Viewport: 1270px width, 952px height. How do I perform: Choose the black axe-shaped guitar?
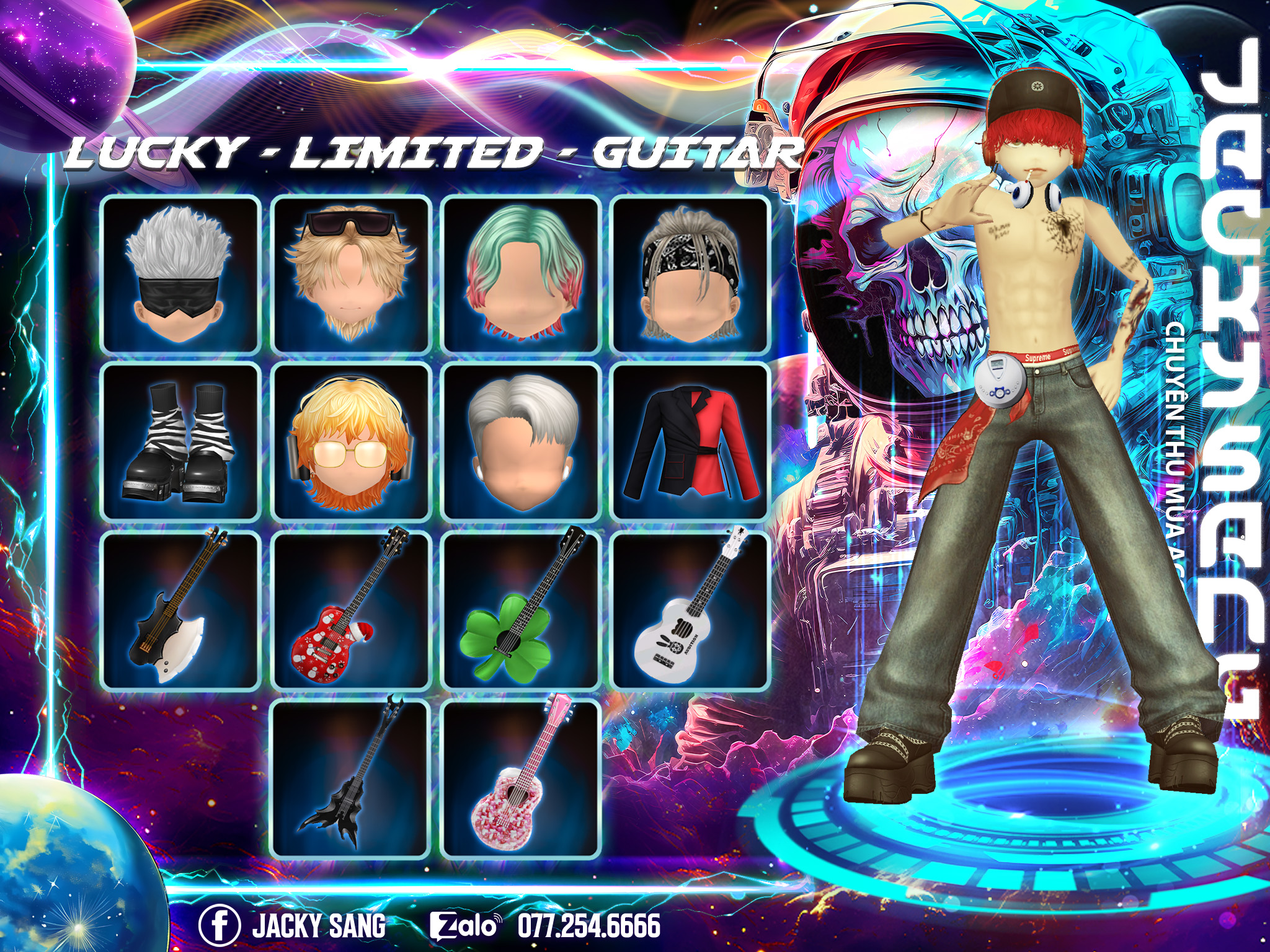(180, 610)
